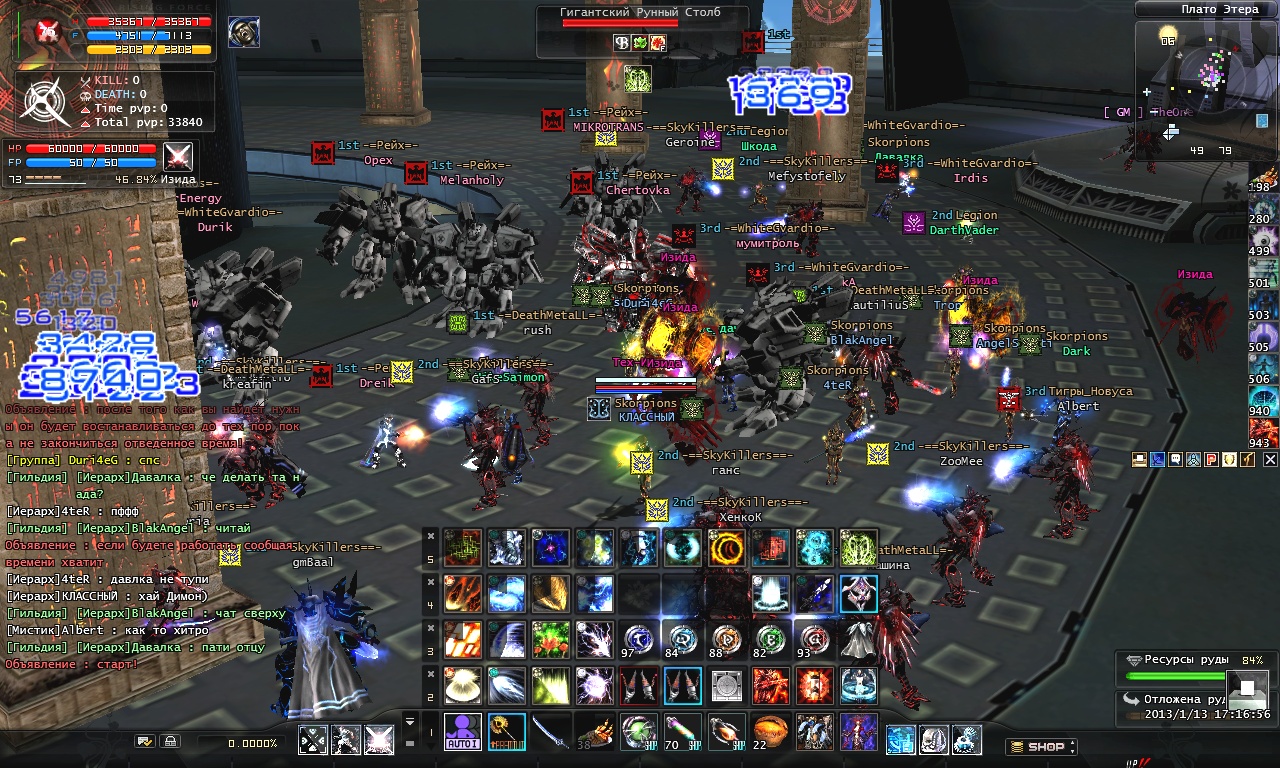The image size is (1280, 768).
Task: Toggle the lock button near the experience bar
Action: 170,742
